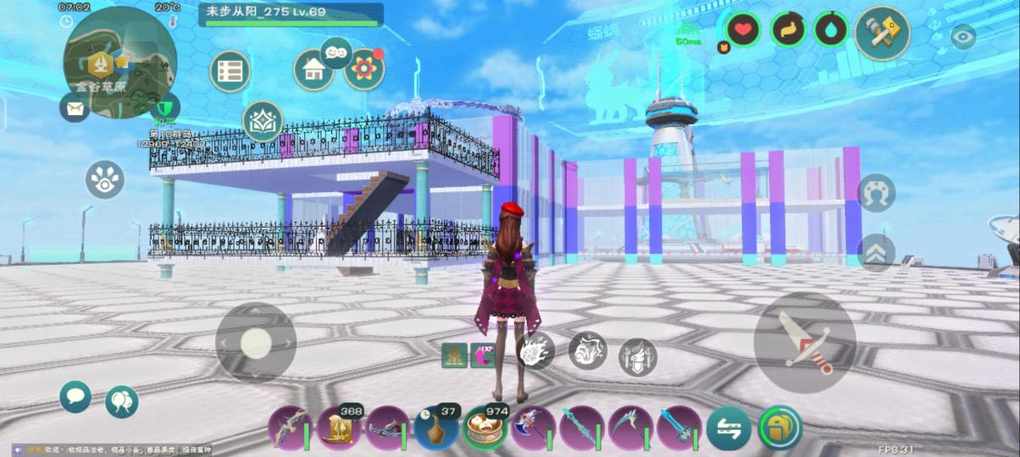Activate the flaming fist skill icon
Viewport: 1020px width, 457px height.
[536, 351]
